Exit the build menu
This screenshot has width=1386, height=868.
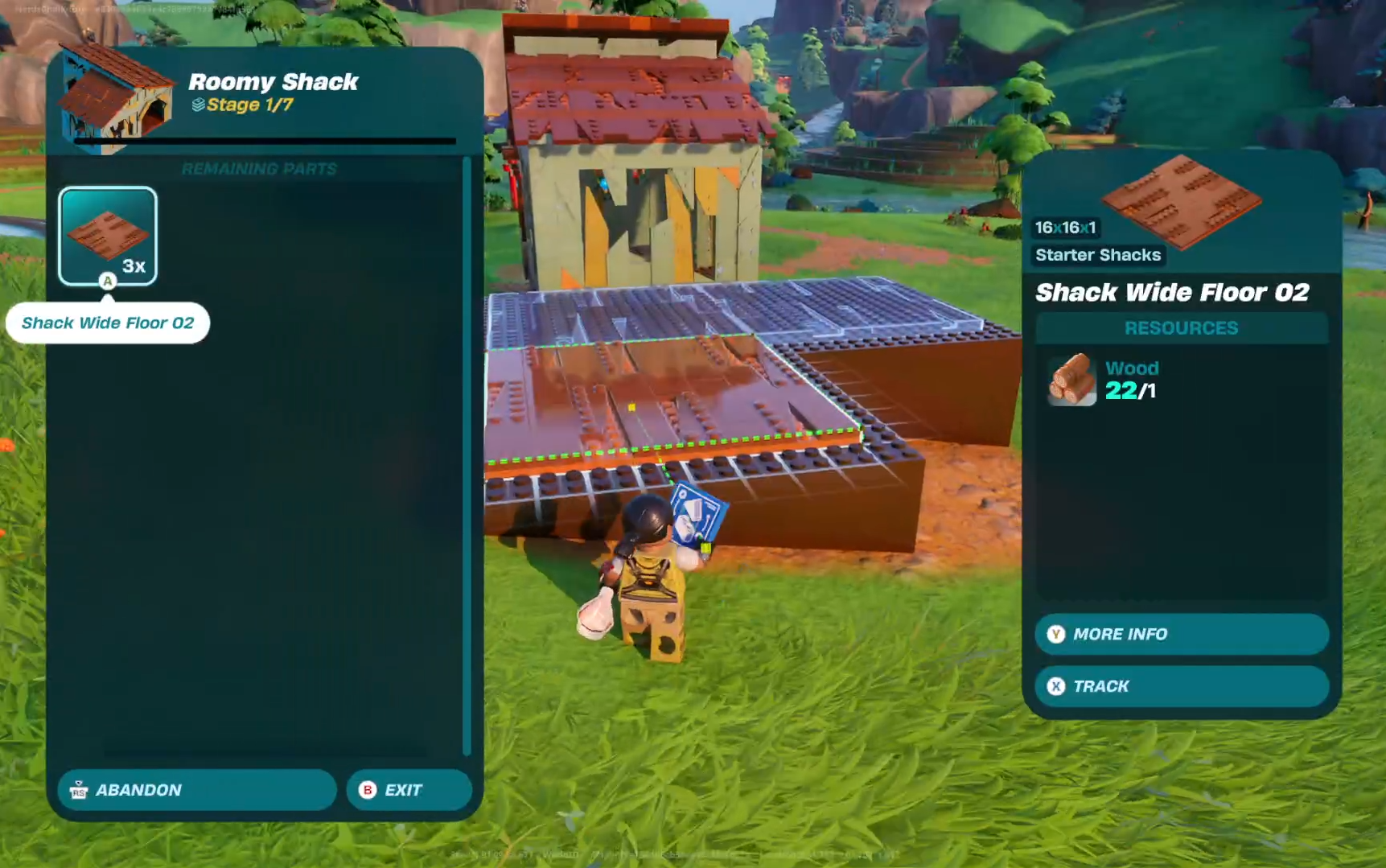point(409,790)
